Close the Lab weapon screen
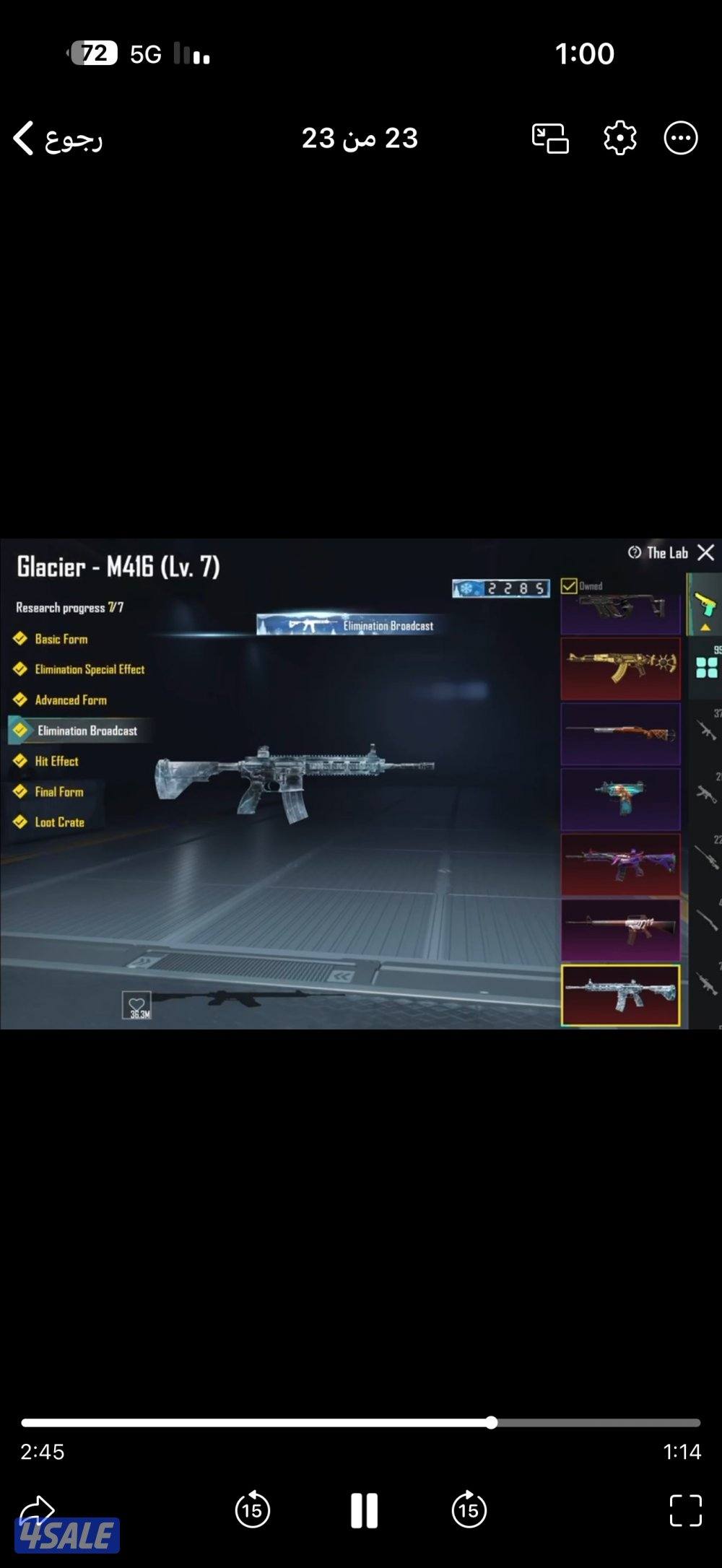Screen dimensions: 722x1568 point(705,553)
